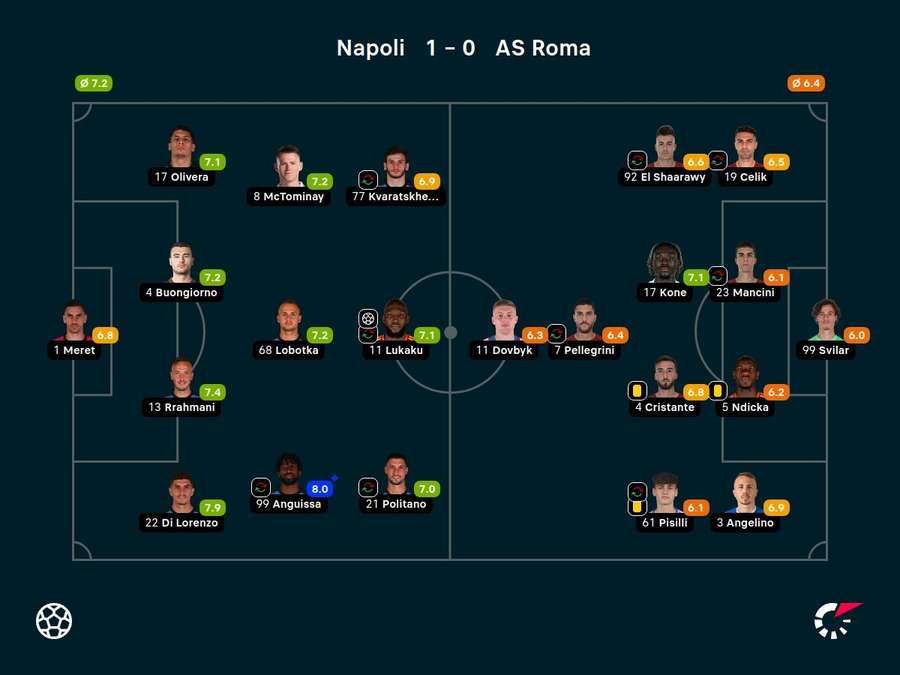Image resolution: width=900 pixels, height=675 pixels.
Task: Select Angelino's player tile
Action: click(x=745, y=494)
